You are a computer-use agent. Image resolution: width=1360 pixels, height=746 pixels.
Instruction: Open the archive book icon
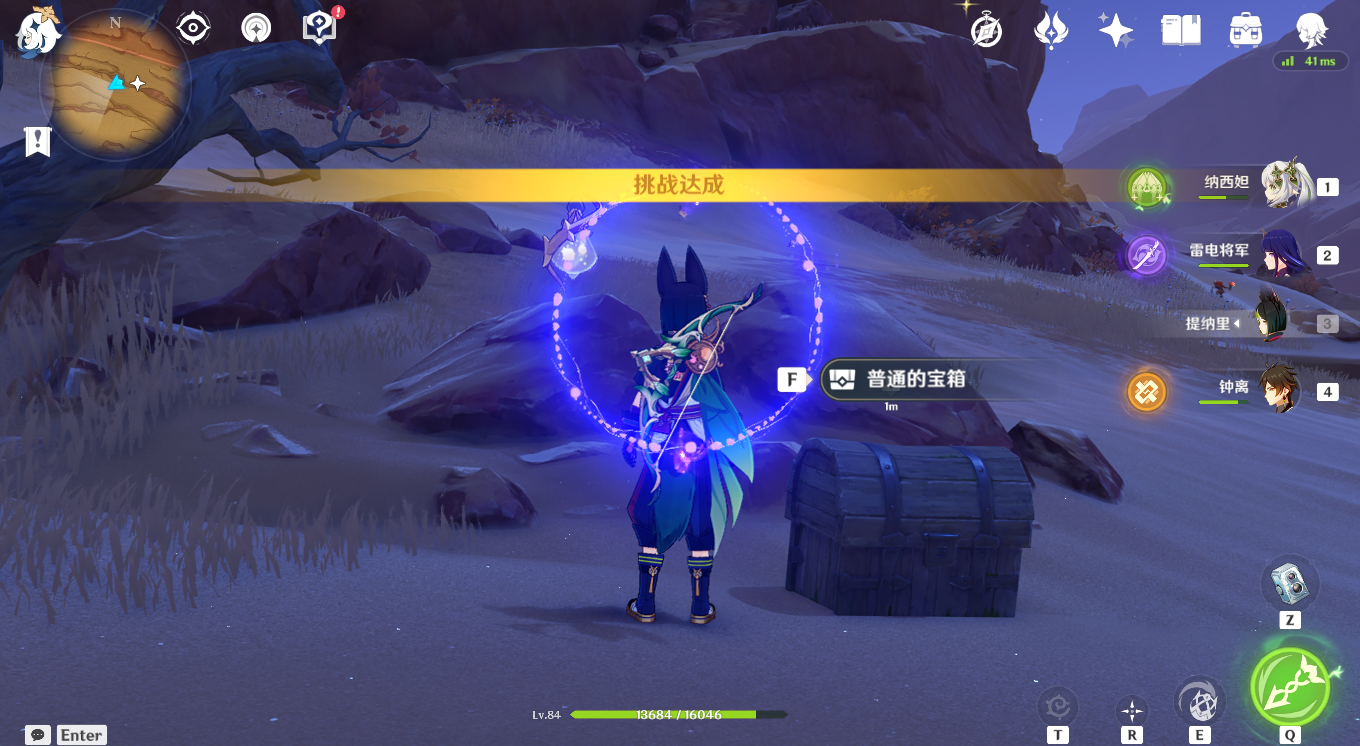click(x=1180, y=31)
